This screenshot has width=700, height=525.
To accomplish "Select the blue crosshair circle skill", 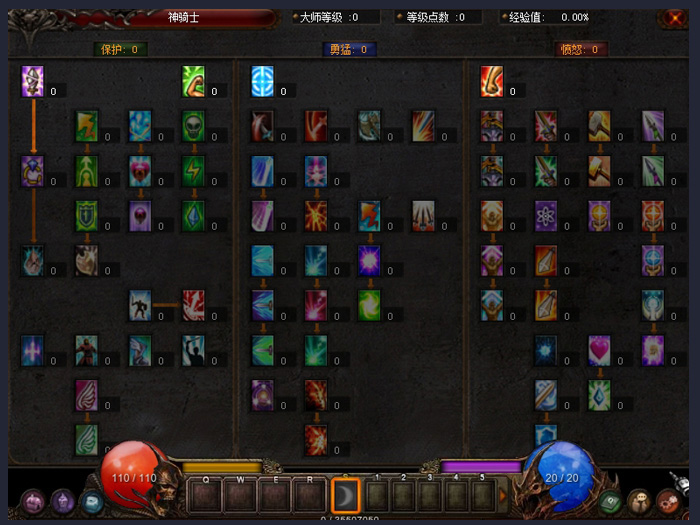I will 263,81.
